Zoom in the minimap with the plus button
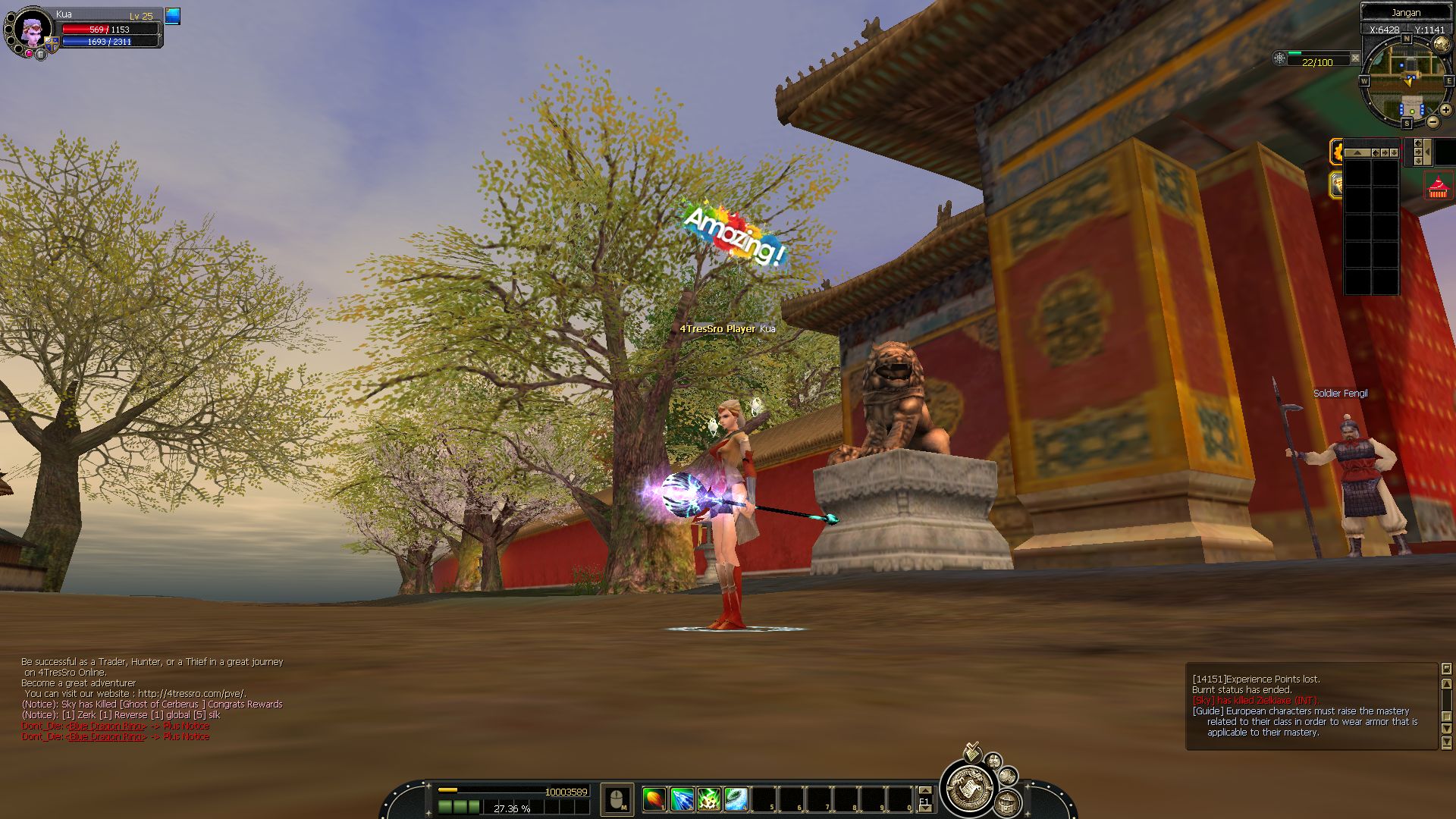1456x819 pixels. tap(1445, 110)
